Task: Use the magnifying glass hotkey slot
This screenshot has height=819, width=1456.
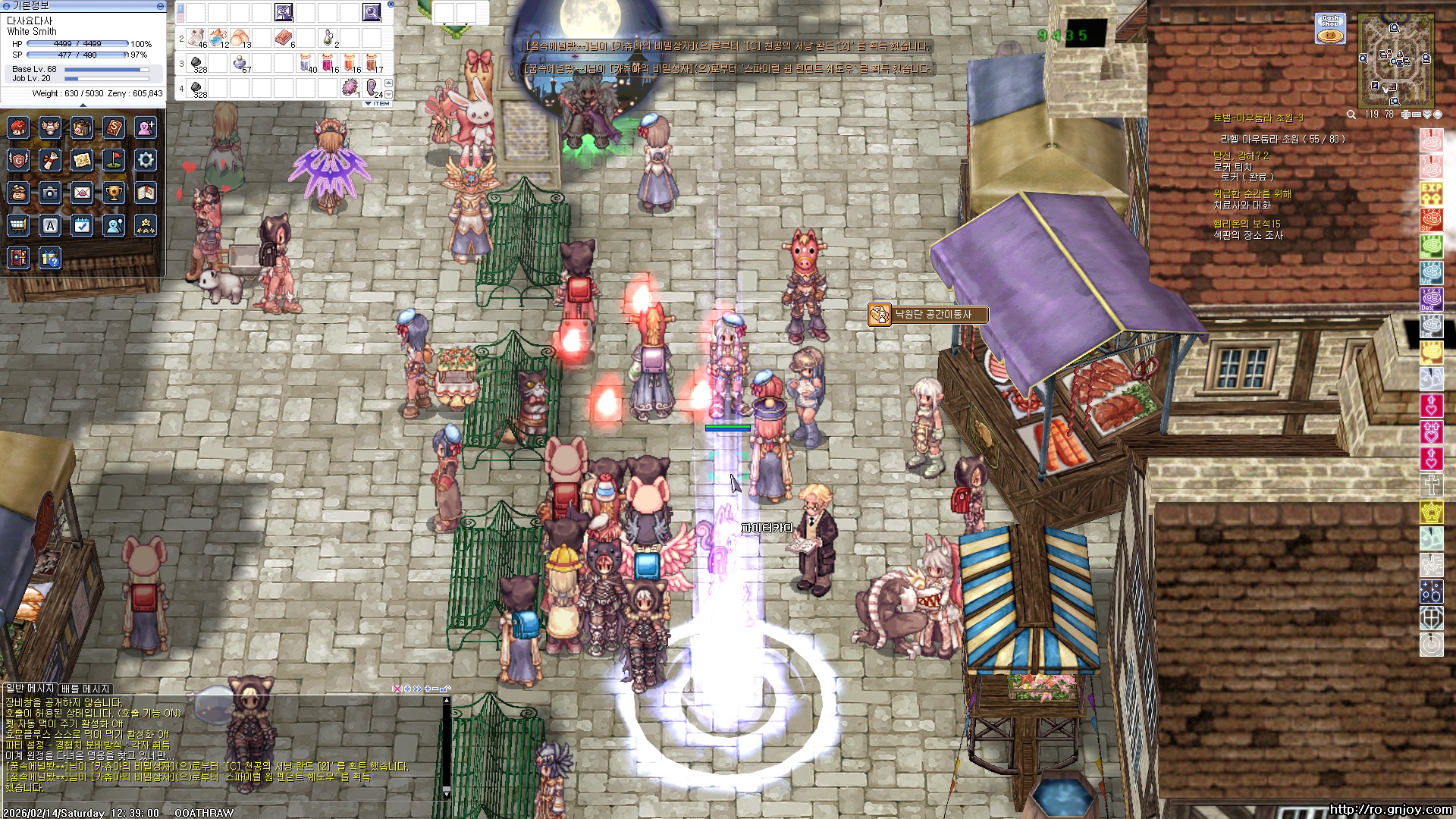Action: coord(372,12)
